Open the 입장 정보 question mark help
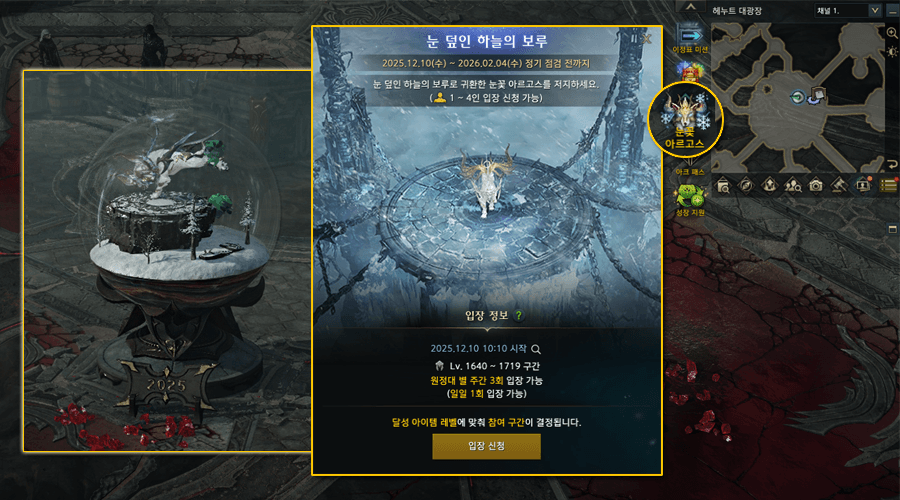This screenshot has height=500, width=900. click(518, 316)
